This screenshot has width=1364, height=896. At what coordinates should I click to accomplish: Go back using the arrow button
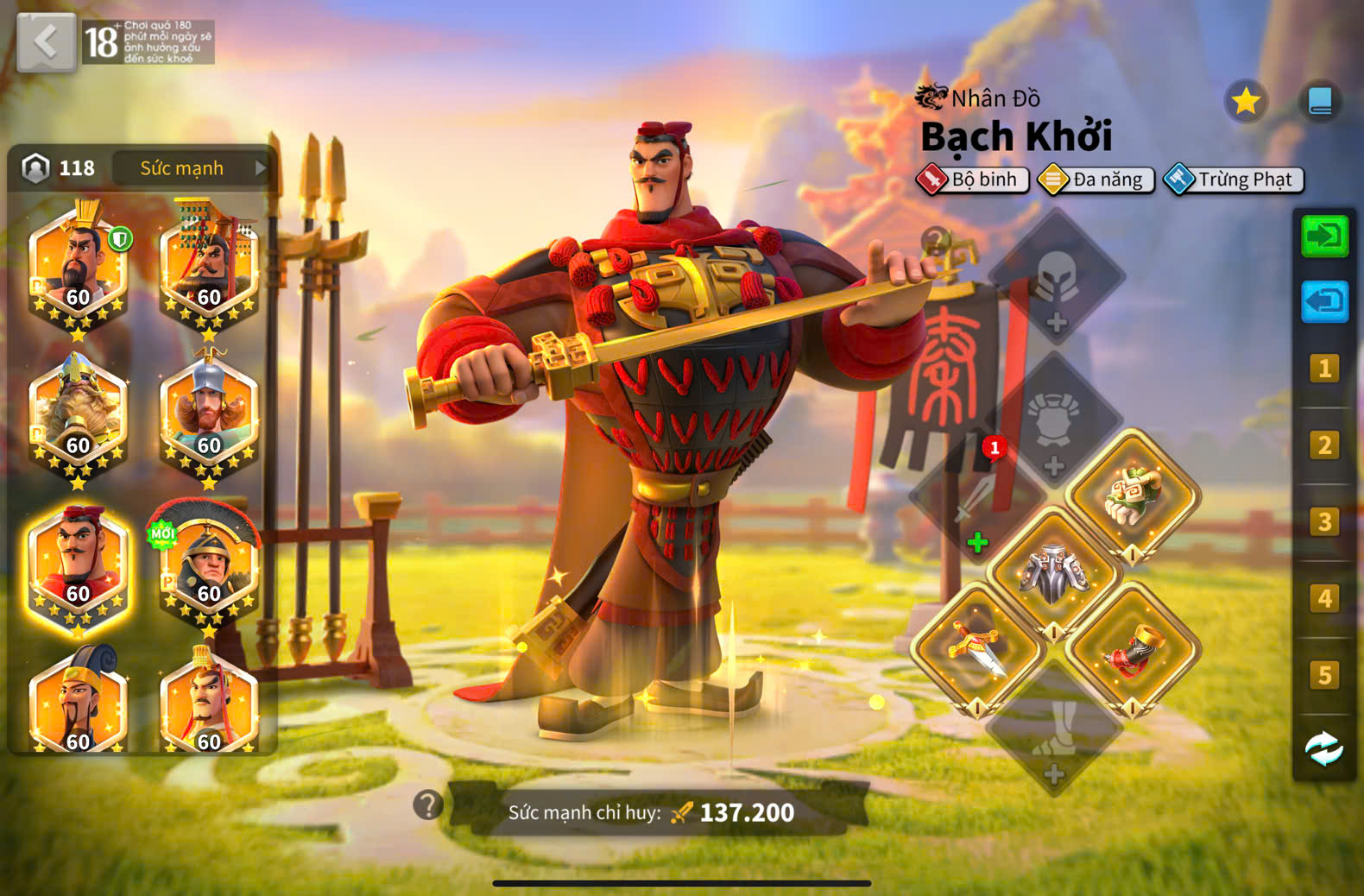pyautogui.click(x=46, y=41)
